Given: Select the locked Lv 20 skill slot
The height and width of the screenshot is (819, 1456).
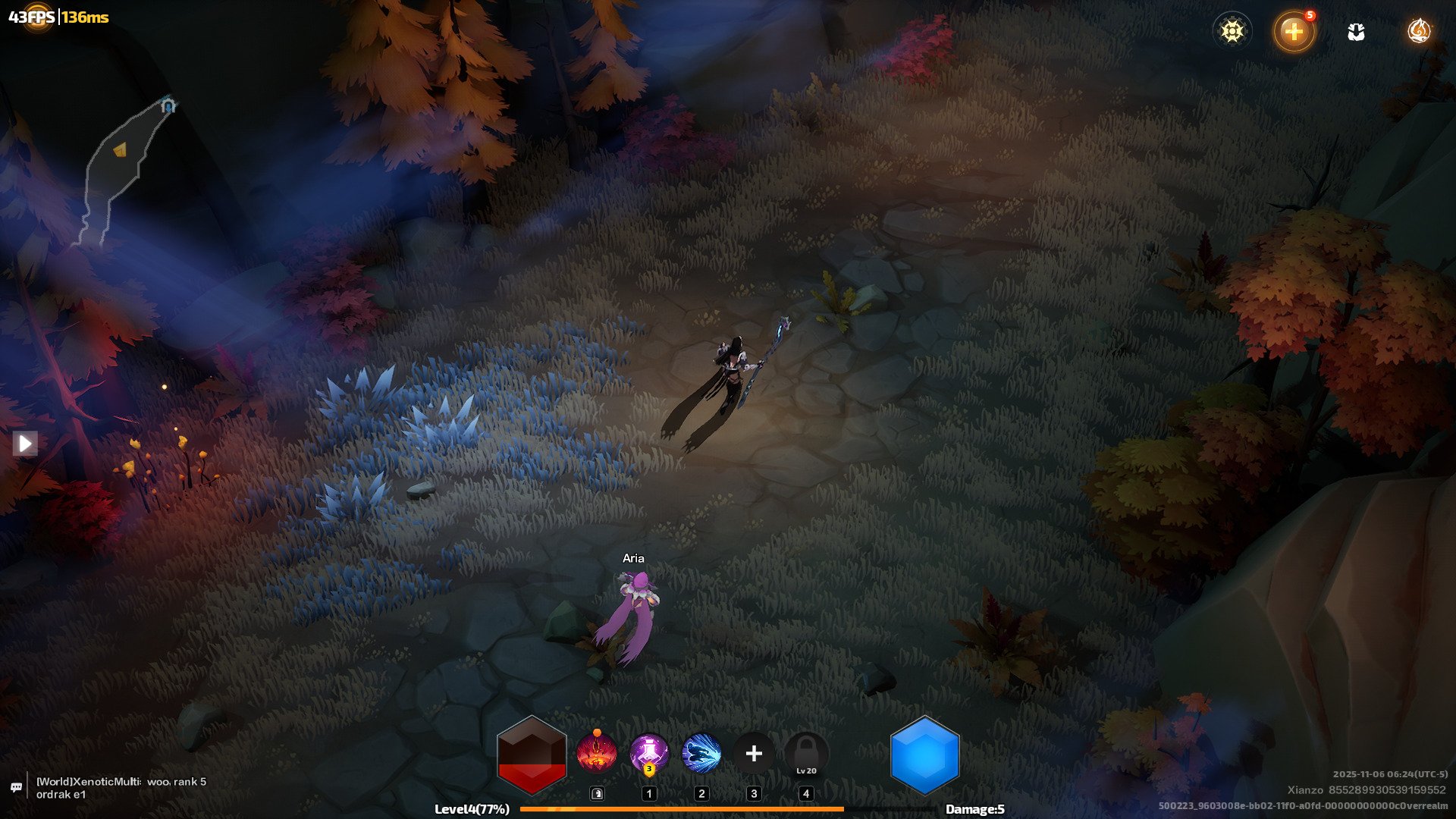Looking at the screenshot, I should coord(806,755).
